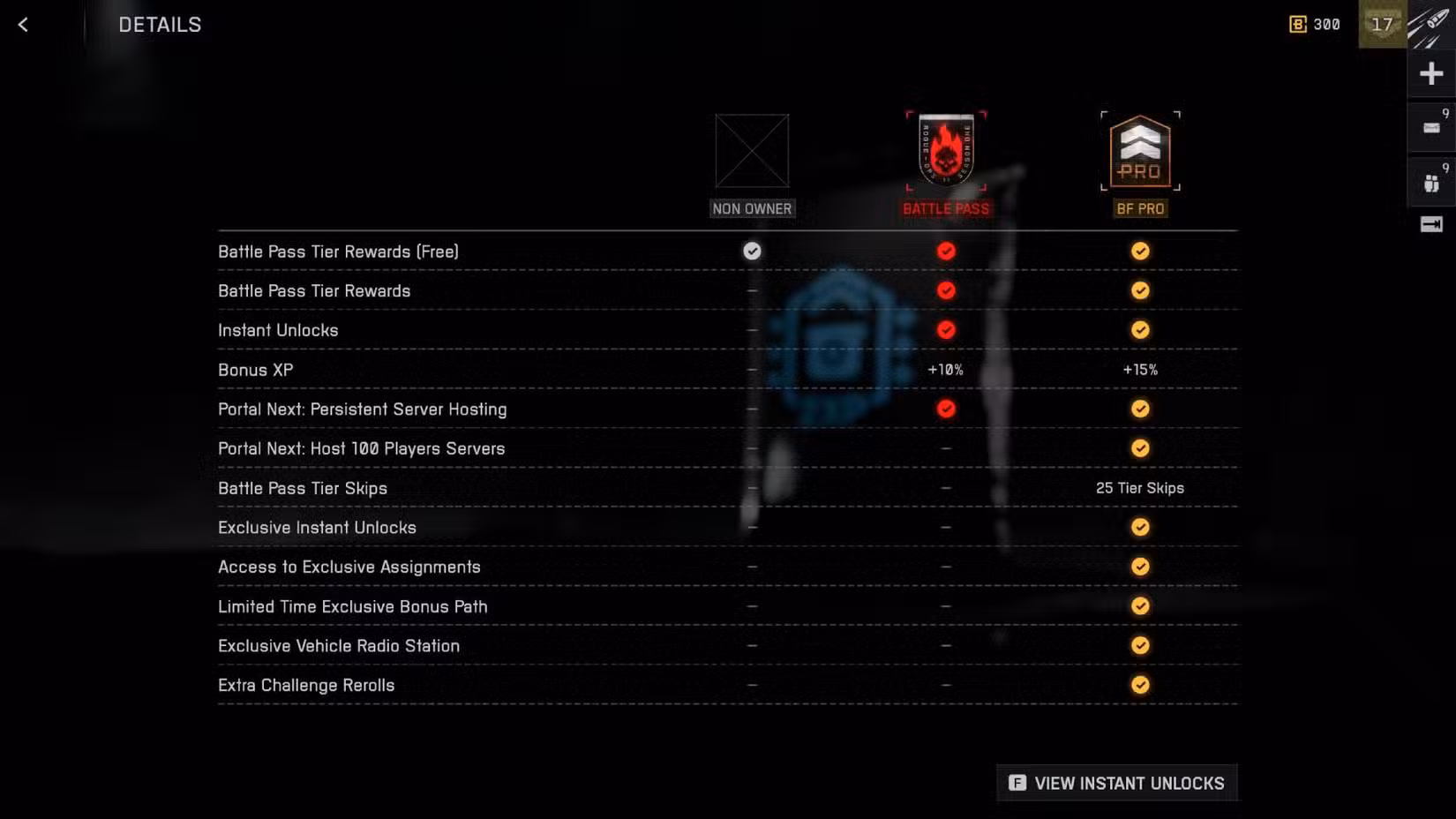The height and width of the screenshot is (819, 1456).
Task: Click the Non Owner crossed-box icon
Action: [752, 153]
